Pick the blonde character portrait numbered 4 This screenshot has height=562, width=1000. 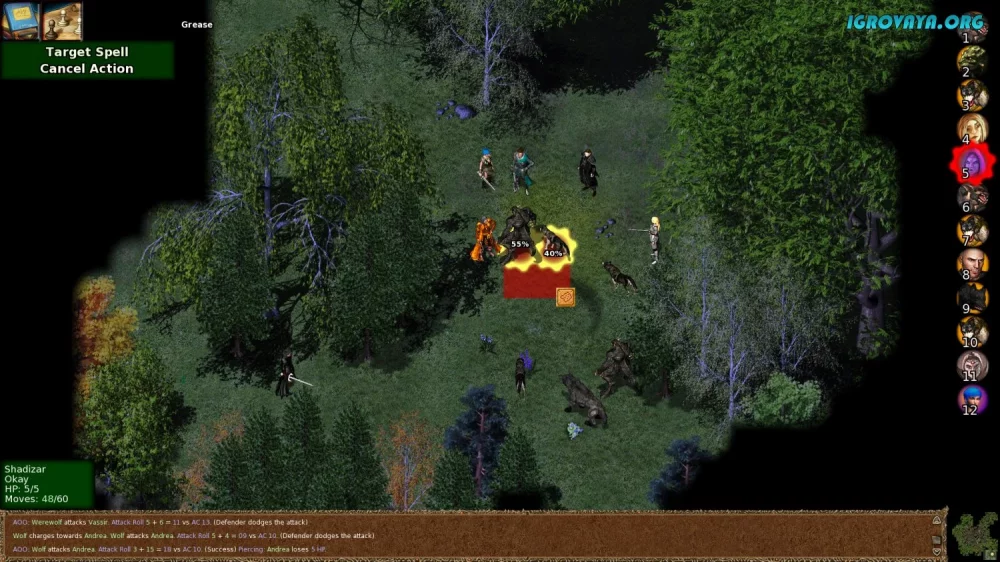(972, 129)
